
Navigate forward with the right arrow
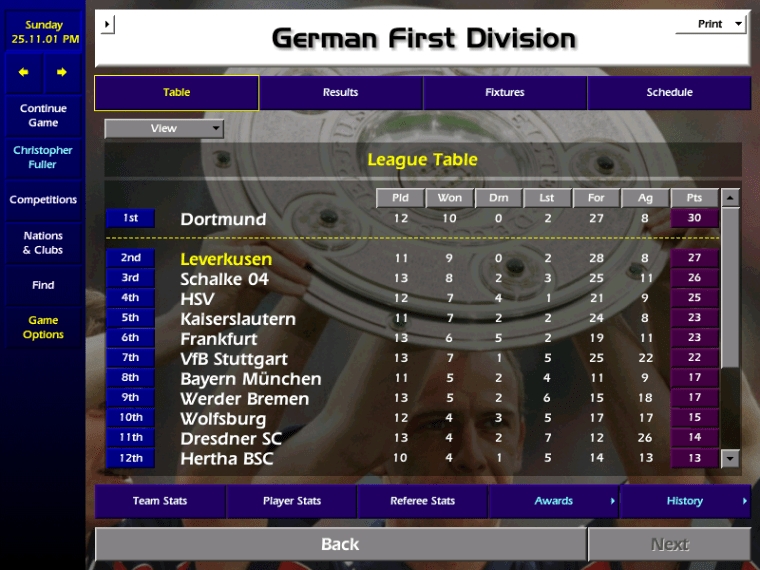point(61,73)
